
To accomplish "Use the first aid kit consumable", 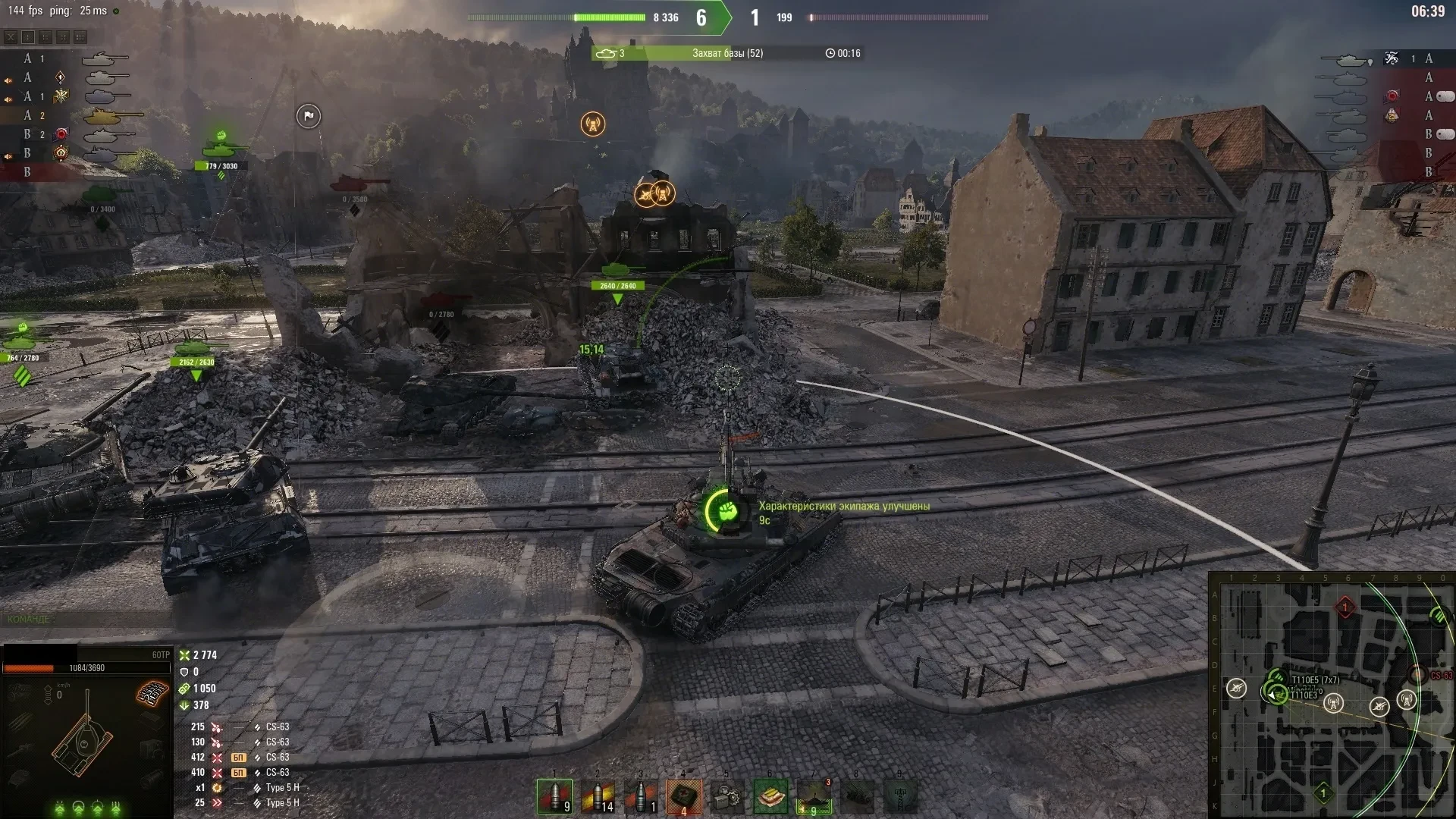I will [684, 796].
